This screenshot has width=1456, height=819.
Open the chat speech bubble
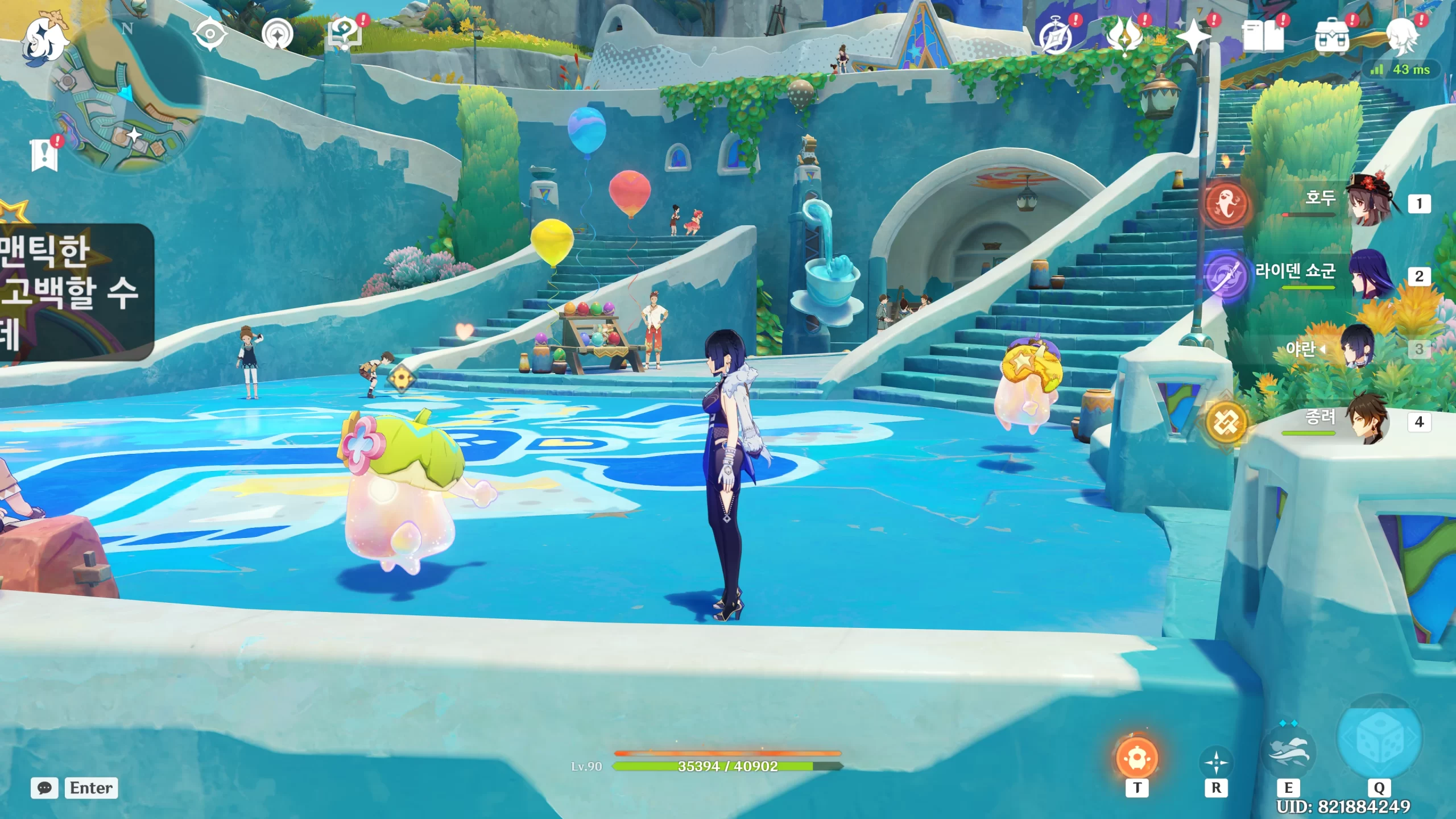[x=44, y=788]
